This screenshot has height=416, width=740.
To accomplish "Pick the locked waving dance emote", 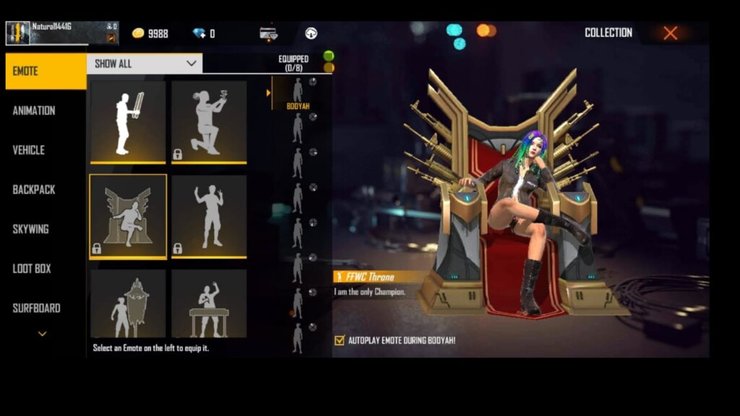I will point(208,216).
